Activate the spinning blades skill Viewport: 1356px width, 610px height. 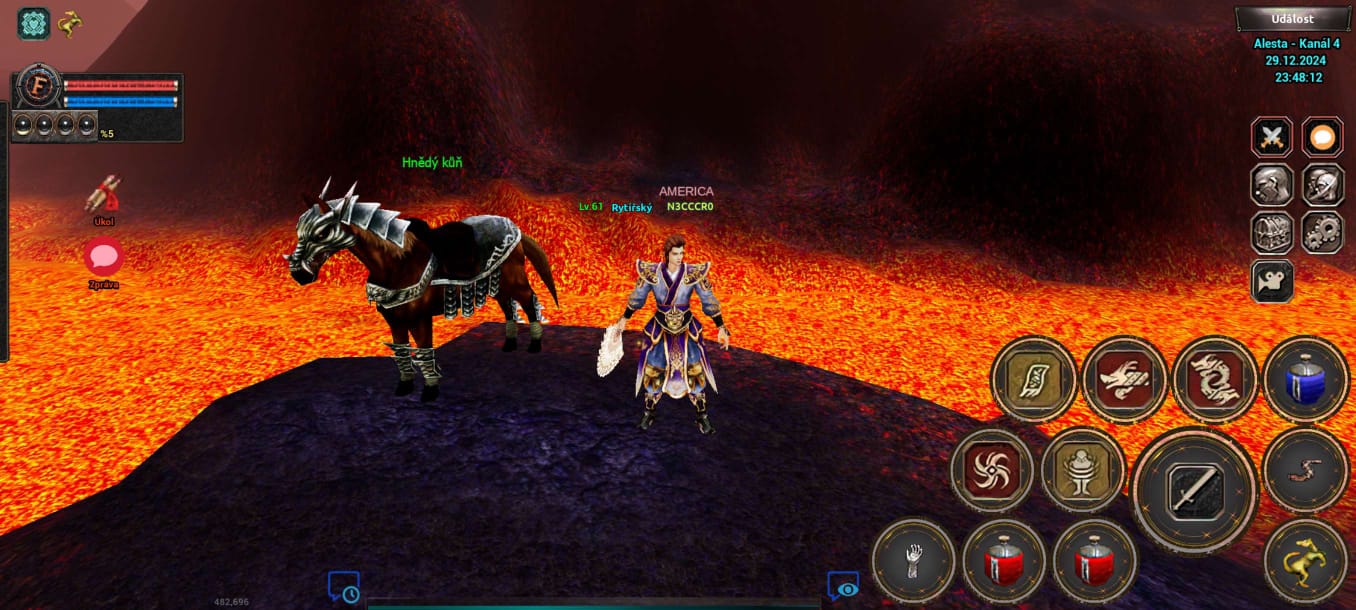click(992, 470)
